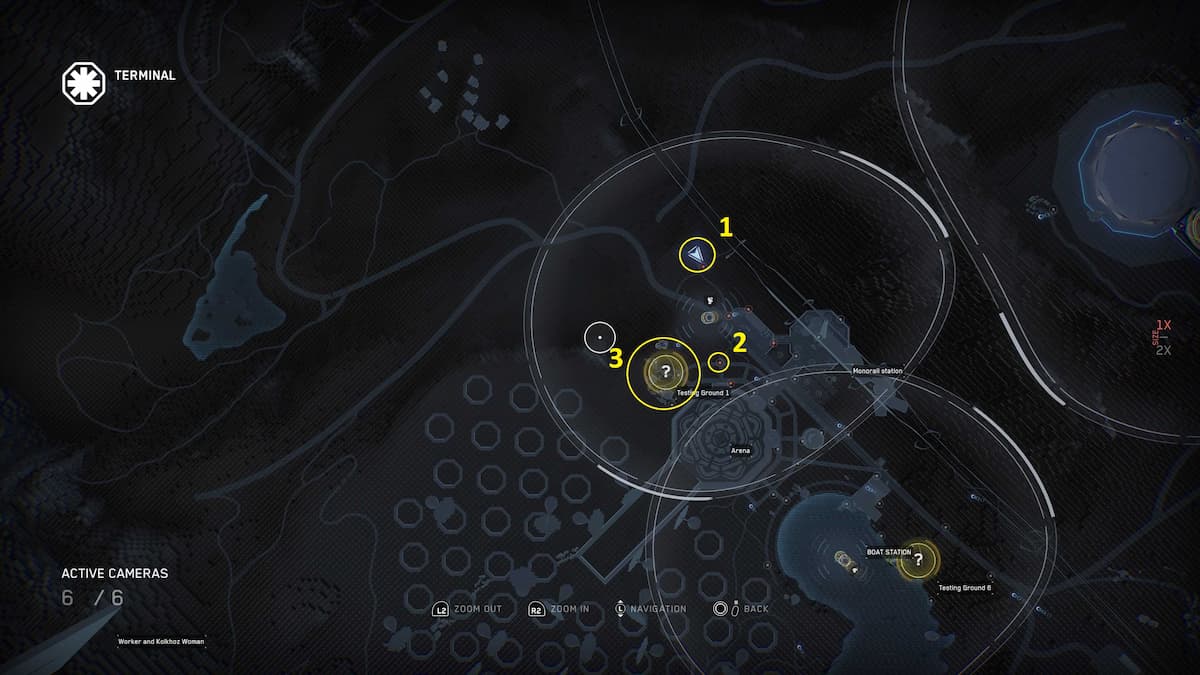This screenshot has height=675, width=1200.
Task: Click the Terminal snowflake icon
Action: (83, 84)
